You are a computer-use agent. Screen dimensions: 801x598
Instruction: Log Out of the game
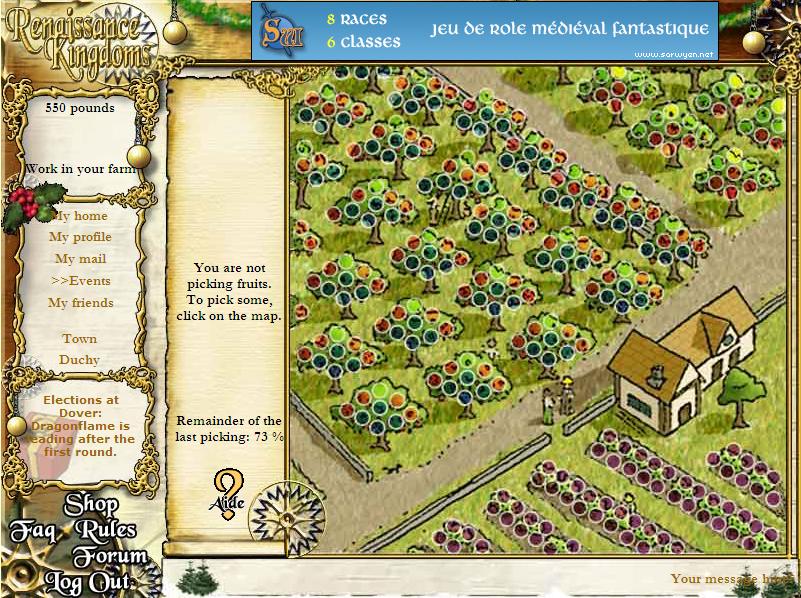87,581
